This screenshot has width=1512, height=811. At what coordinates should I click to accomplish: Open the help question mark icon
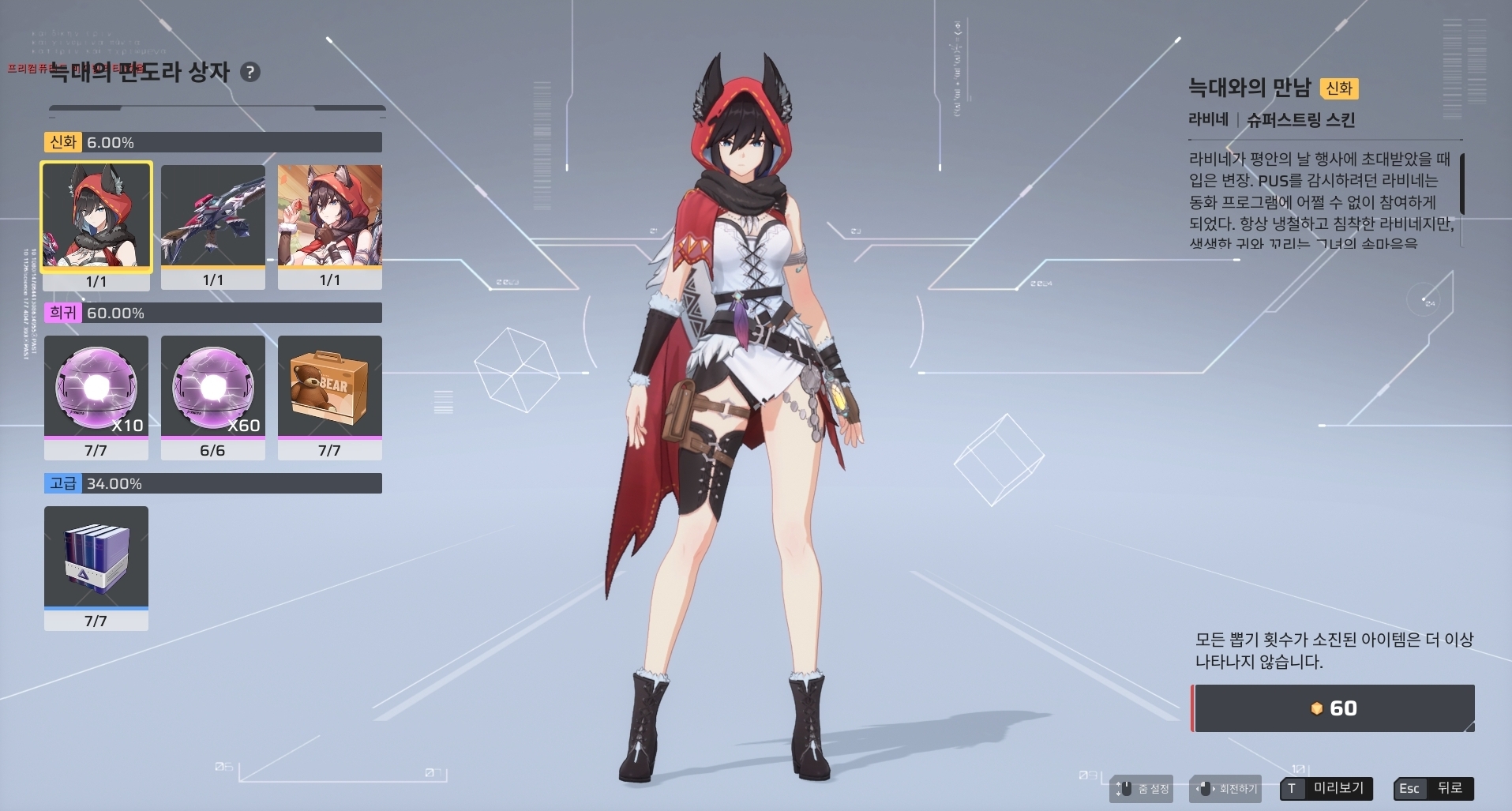pos(249,73)
